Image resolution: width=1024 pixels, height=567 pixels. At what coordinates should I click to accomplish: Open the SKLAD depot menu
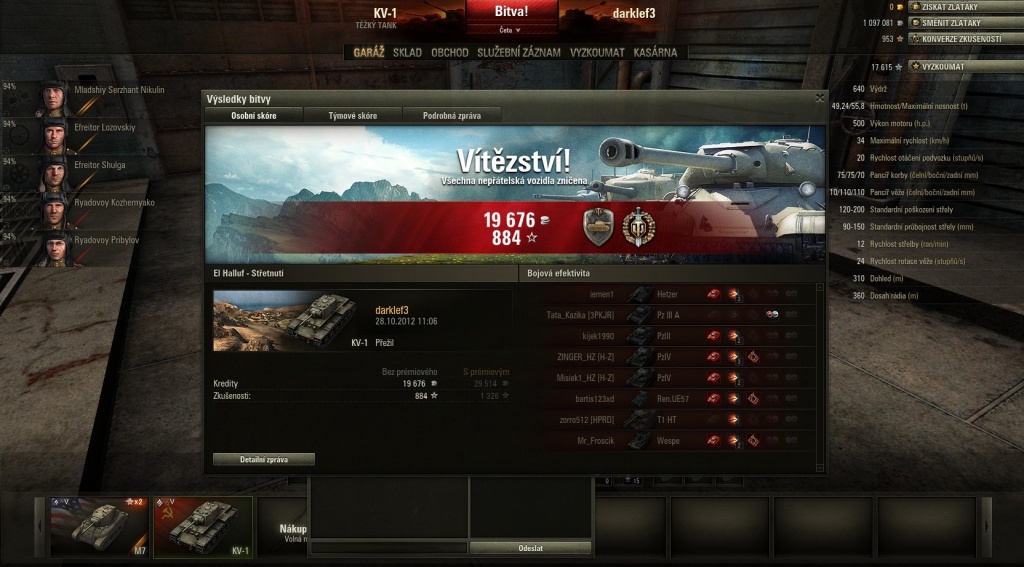(407, 52)
